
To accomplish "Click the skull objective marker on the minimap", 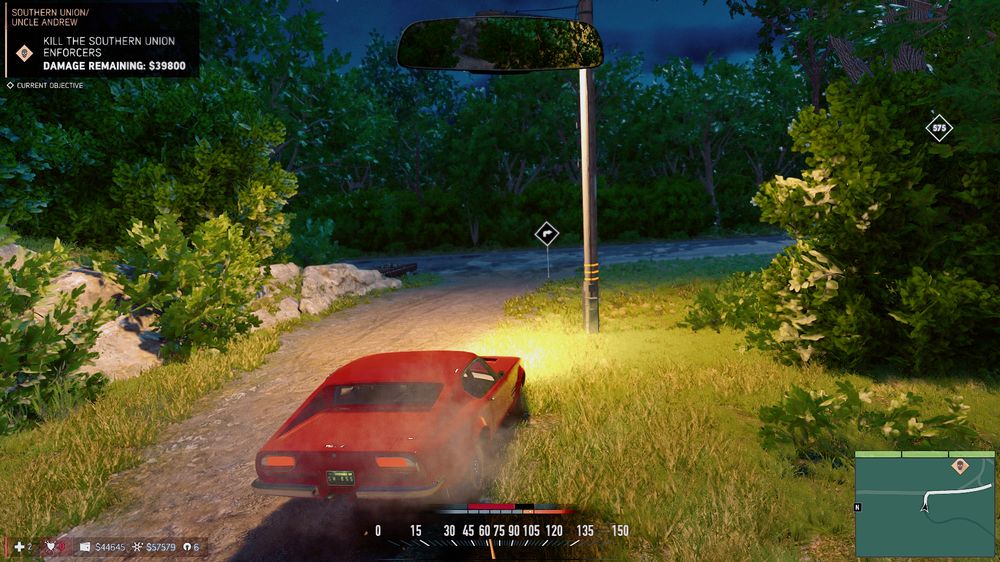I will (x=959, y=465).
